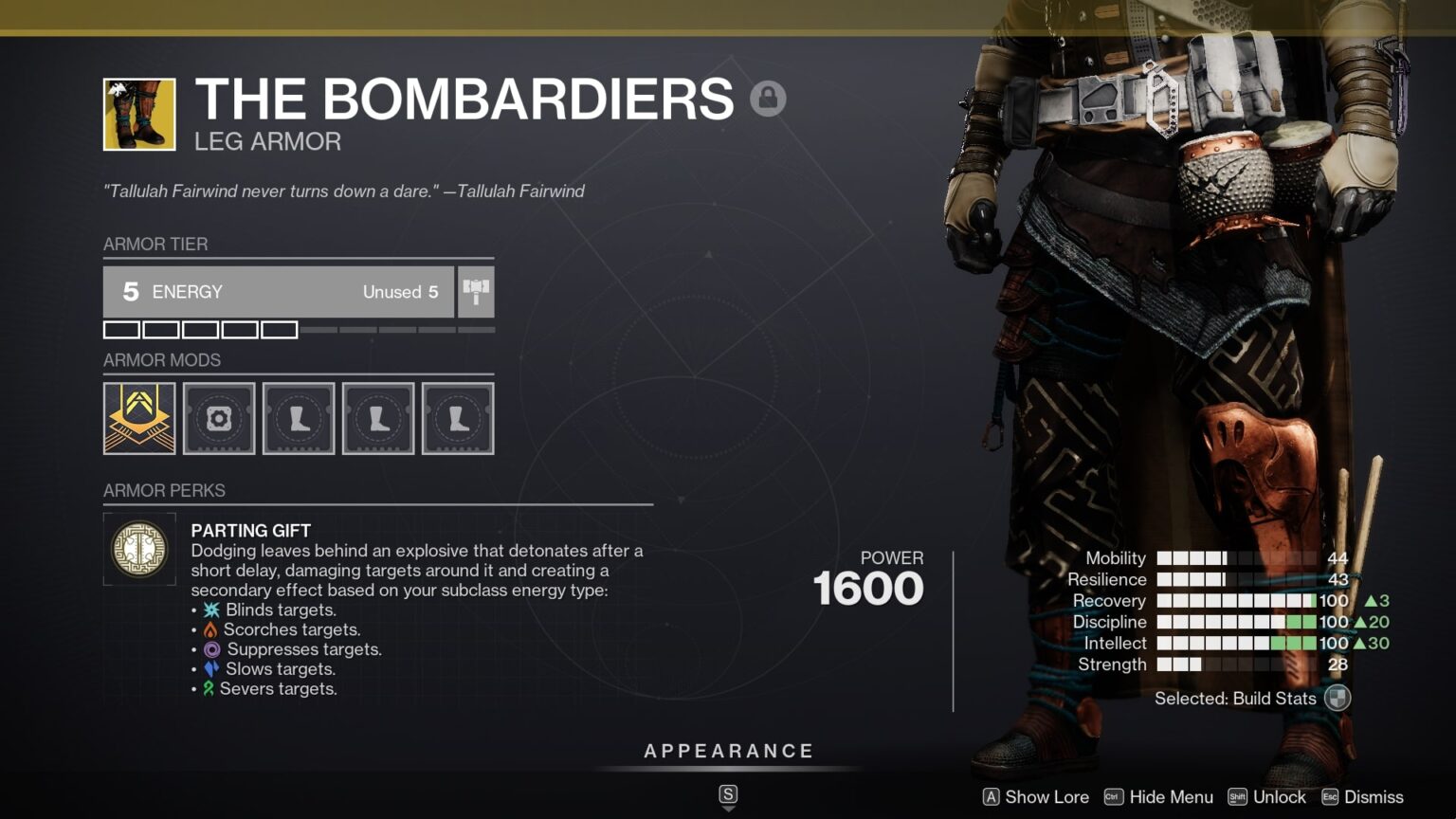The width and height of the screenshot is (1456, 819).
Task: Select the ornate class item mod socket
Action: point(138,418)
